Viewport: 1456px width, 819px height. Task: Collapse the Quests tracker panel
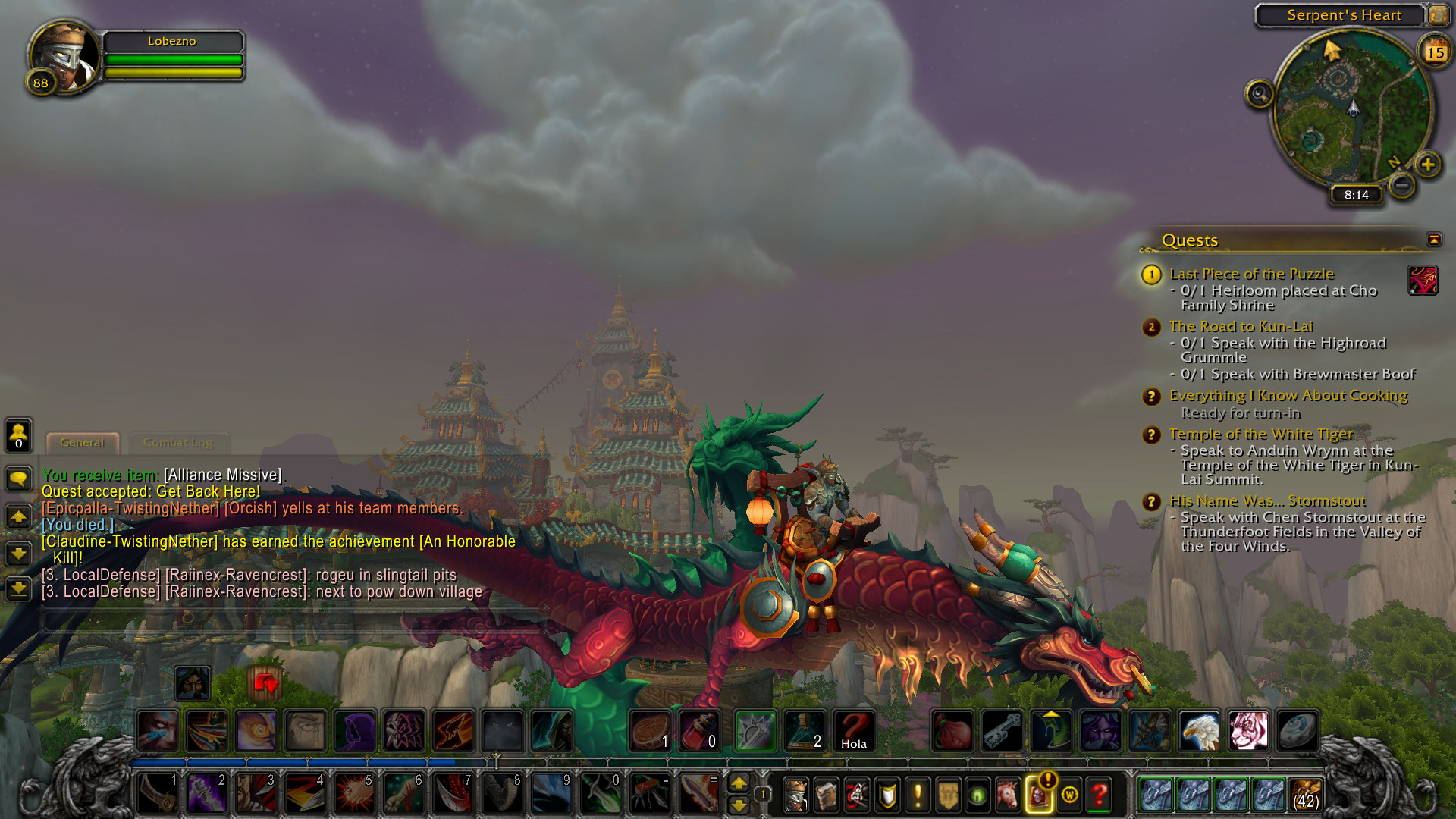click(1433, 240)
